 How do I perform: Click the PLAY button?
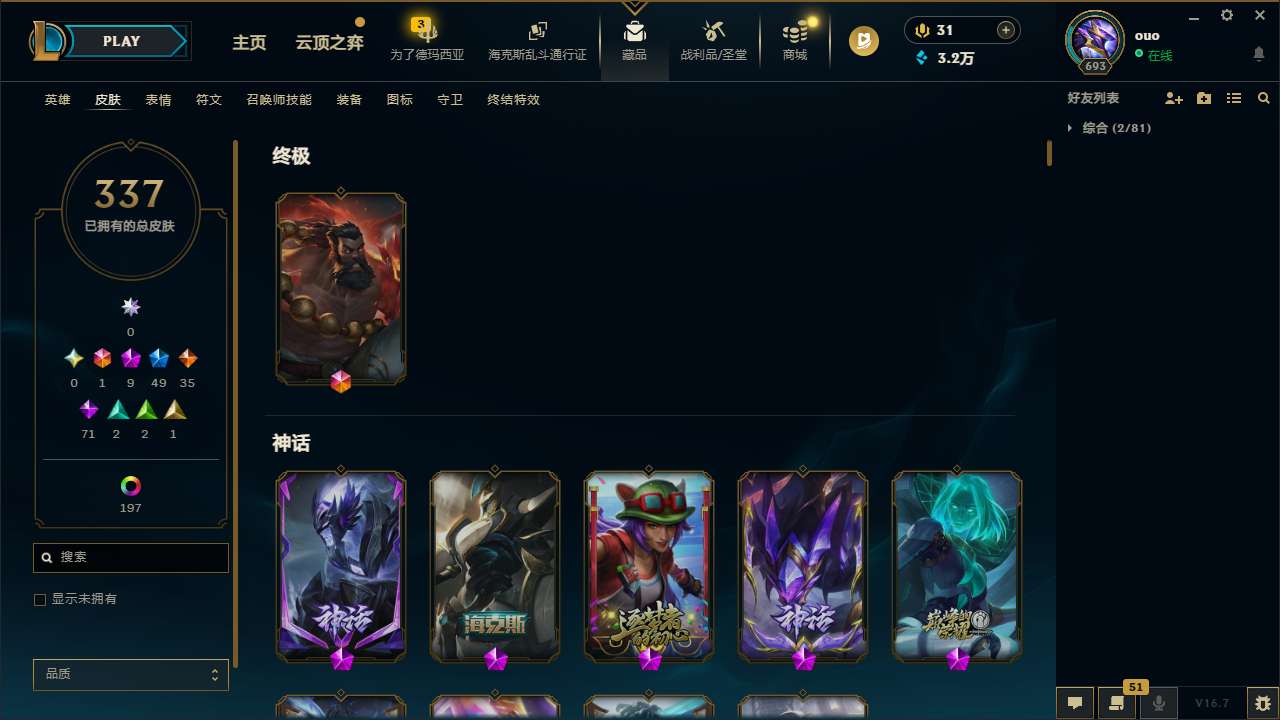point(120,41)
